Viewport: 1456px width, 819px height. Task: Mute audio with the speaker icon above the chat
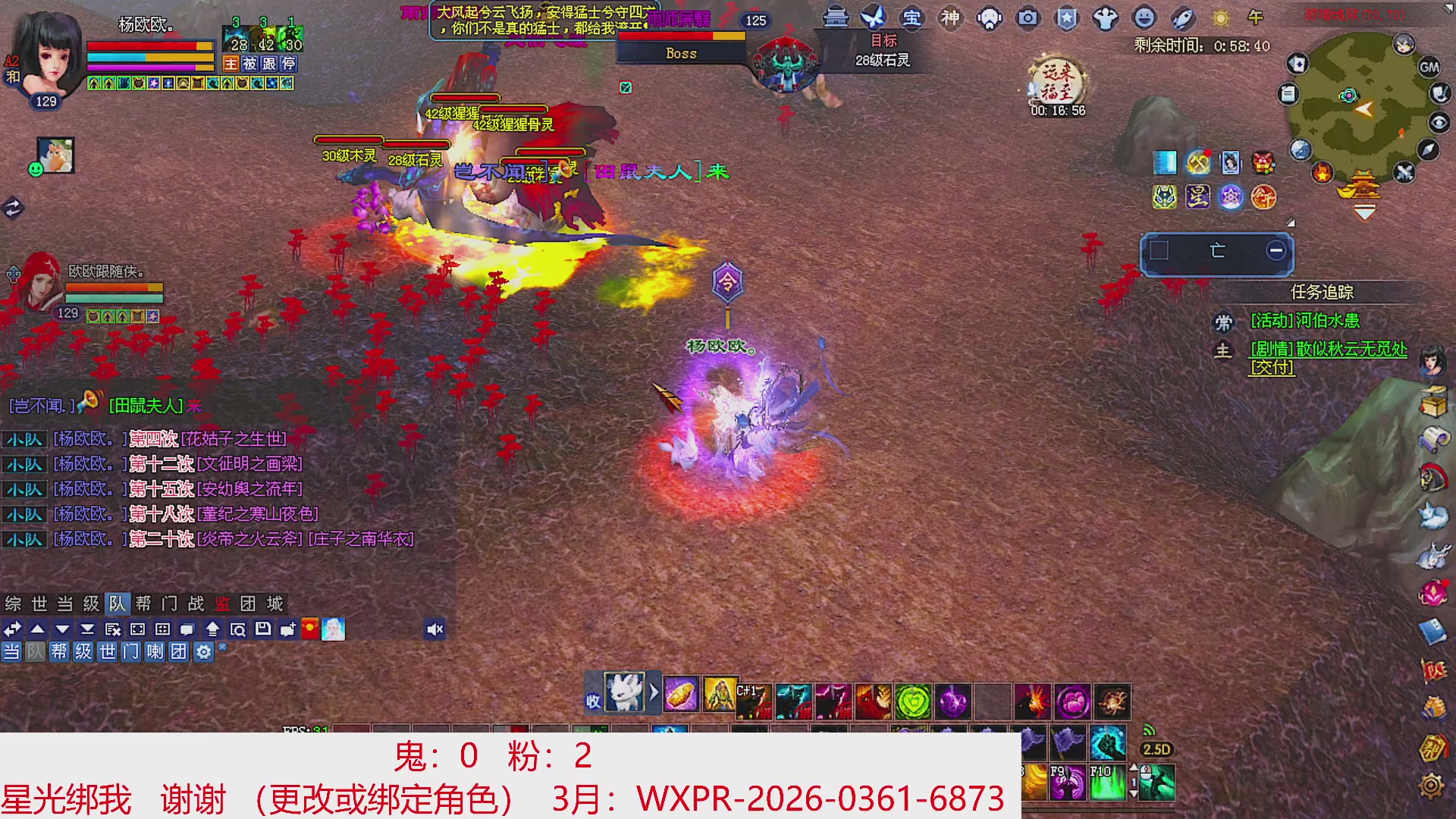pyautogui.click(x=434, y=629)
